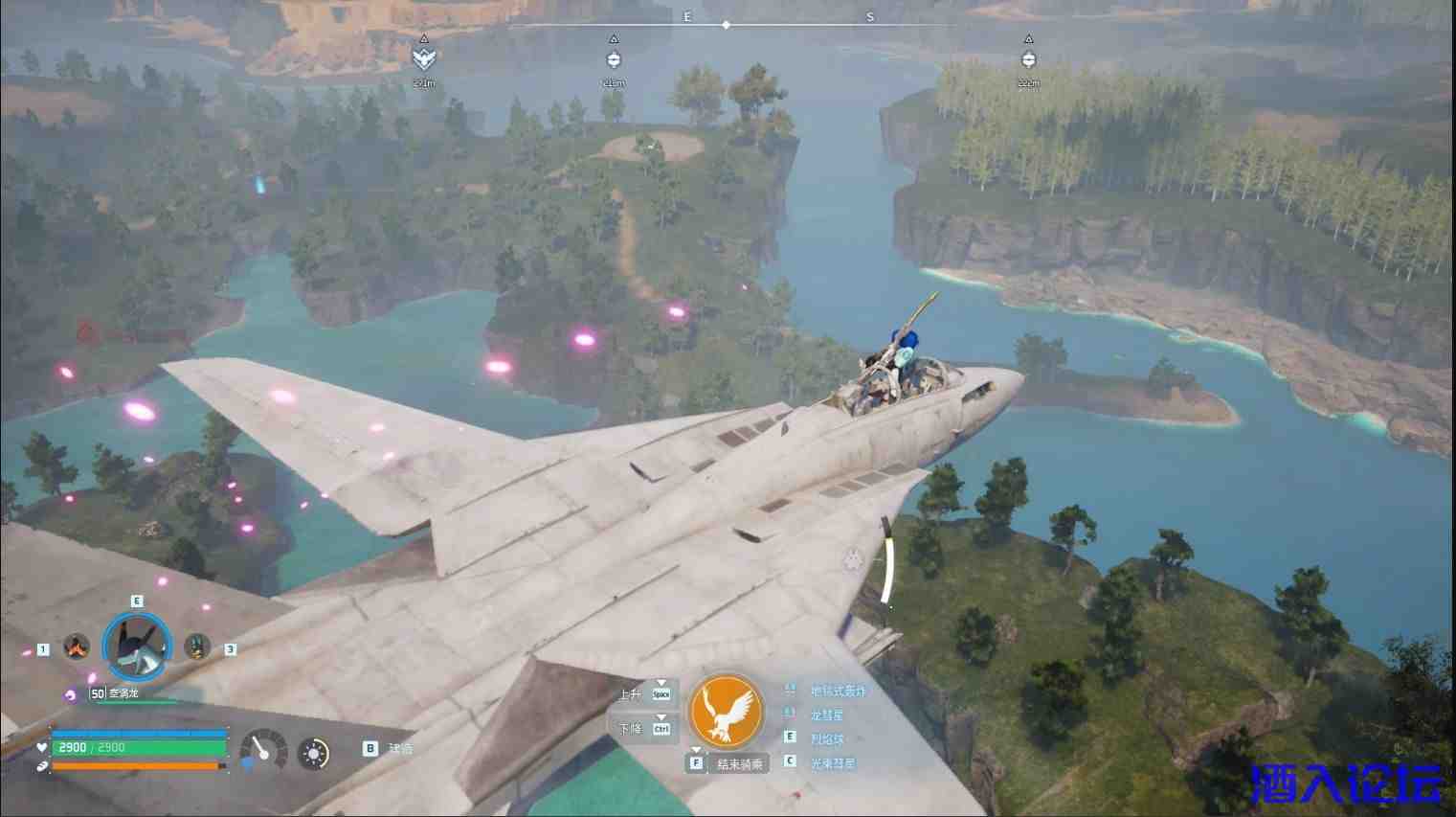Click the 上升 ascend control

click(x=645, y=693)
